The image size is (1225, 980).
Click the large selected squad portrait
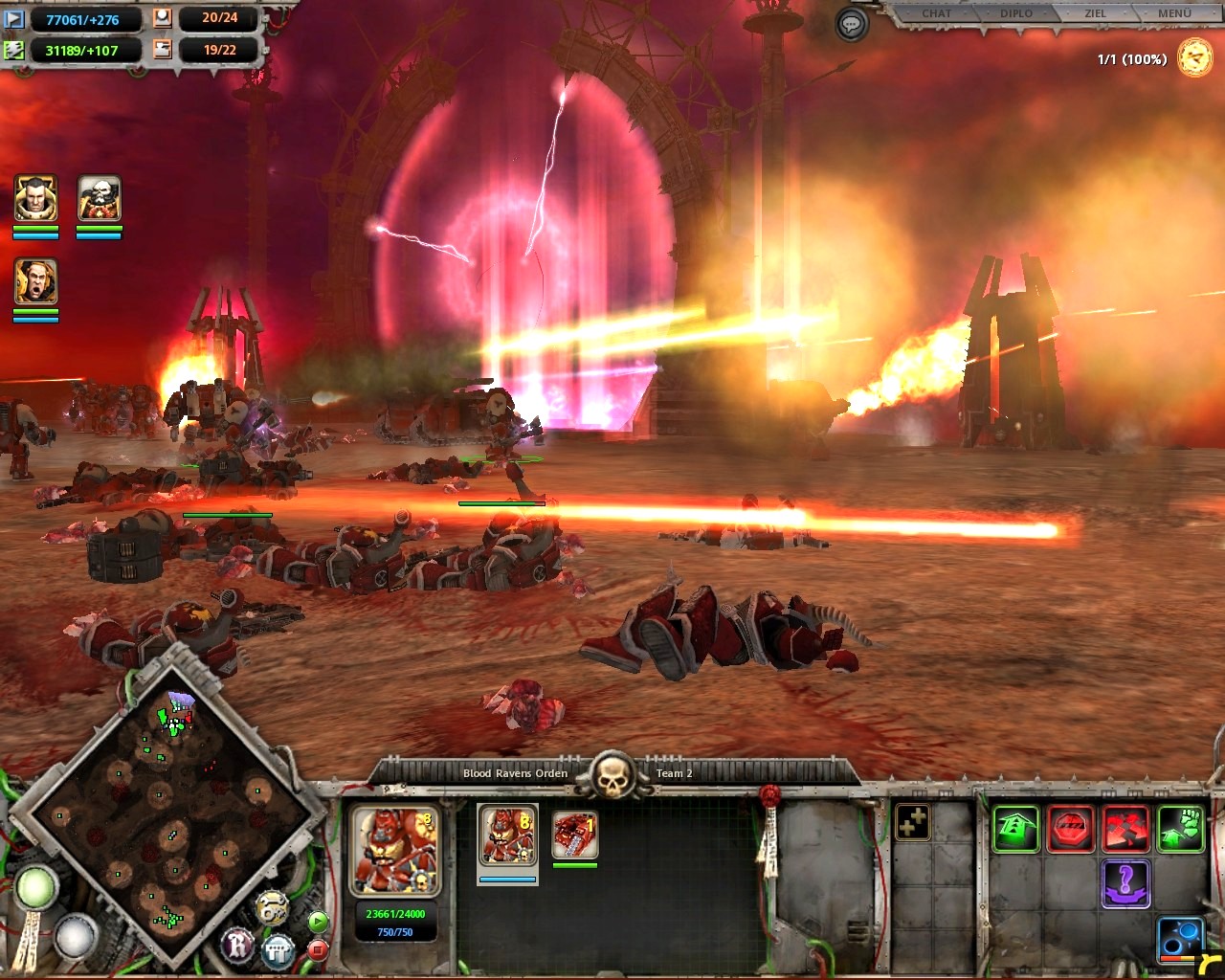(x=395, y=851)
